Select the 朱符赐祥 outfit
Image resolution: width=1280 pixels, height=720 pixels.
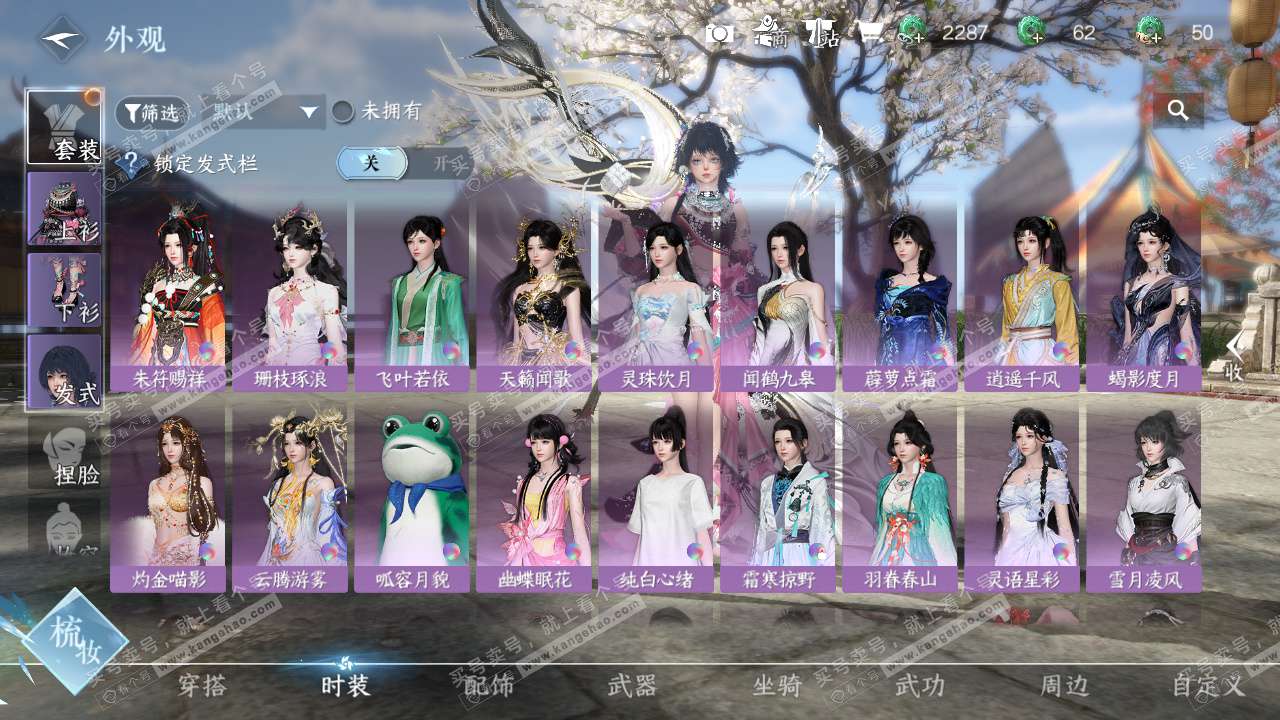(168, 295)
